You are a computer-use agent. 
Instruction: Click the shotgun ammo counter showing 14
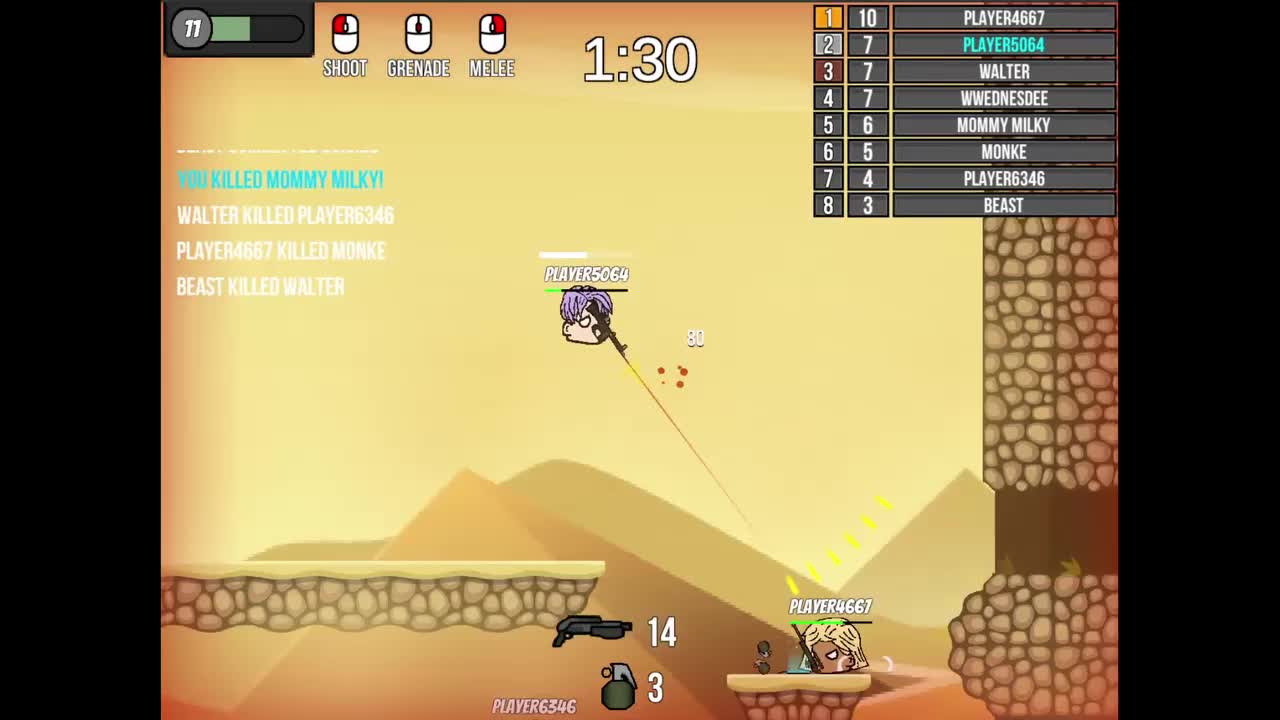point(663,633)
